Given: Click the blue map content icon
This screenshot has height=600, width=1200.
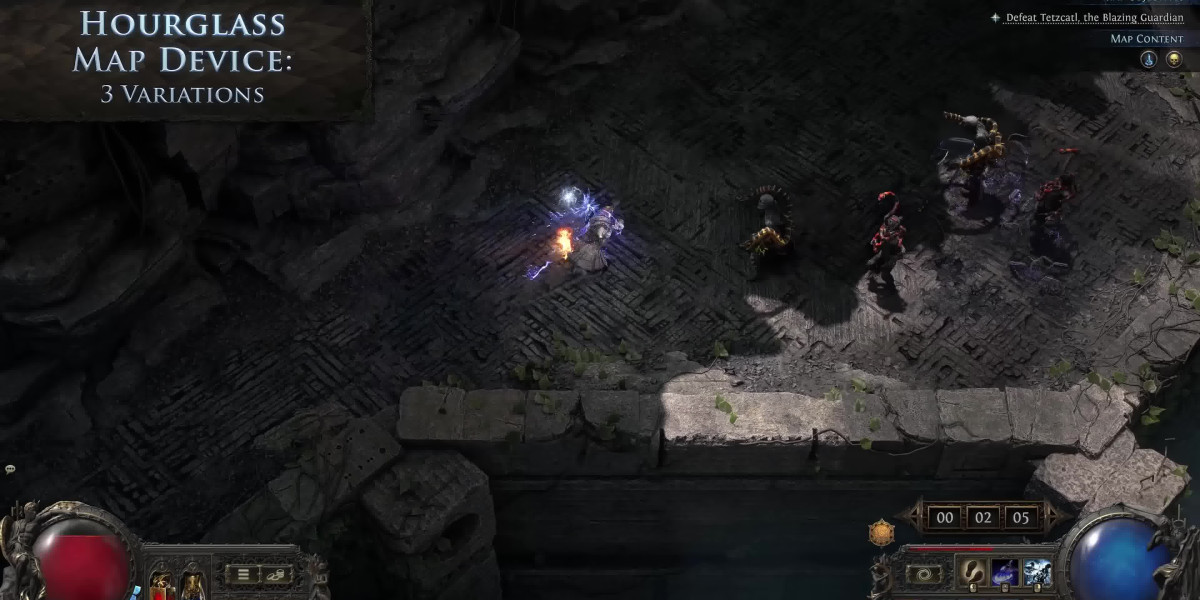Looking at the screenshot, I should pos(1149,59).
